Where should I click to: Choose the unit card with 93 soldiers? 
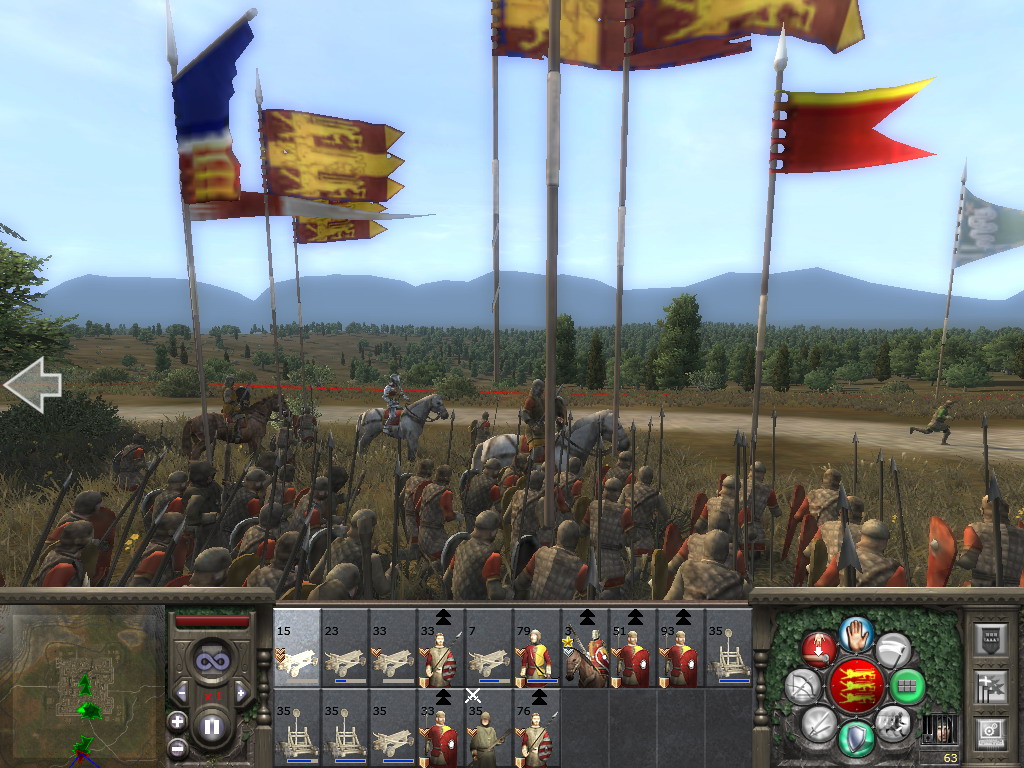(681, 648)
